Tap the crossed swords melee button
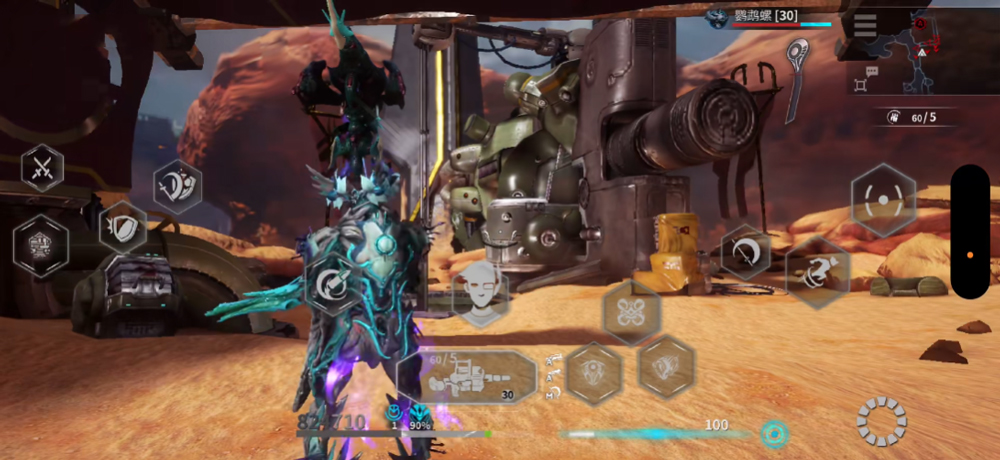Viewport: 1000px width, 460px height. [42, 168]
